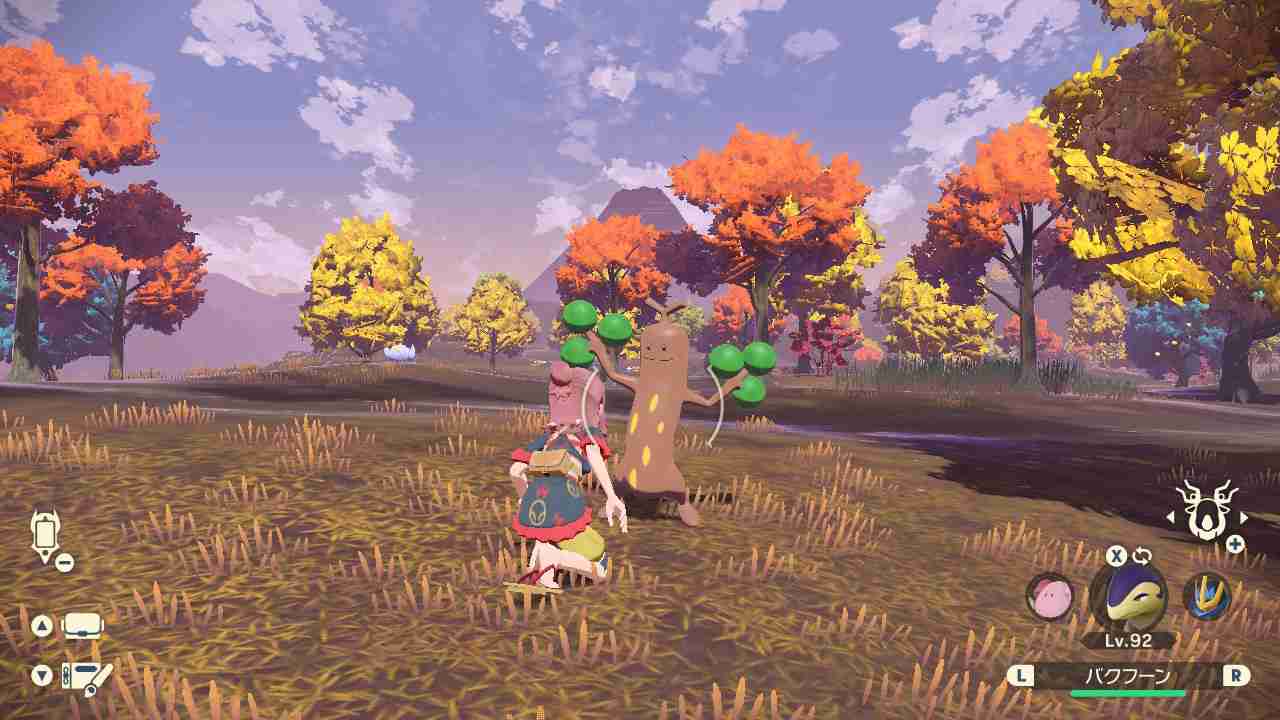Toggle the plus control near the mount icon
The width and height of the screenshot is (1280, 720).
[1235, 542]
